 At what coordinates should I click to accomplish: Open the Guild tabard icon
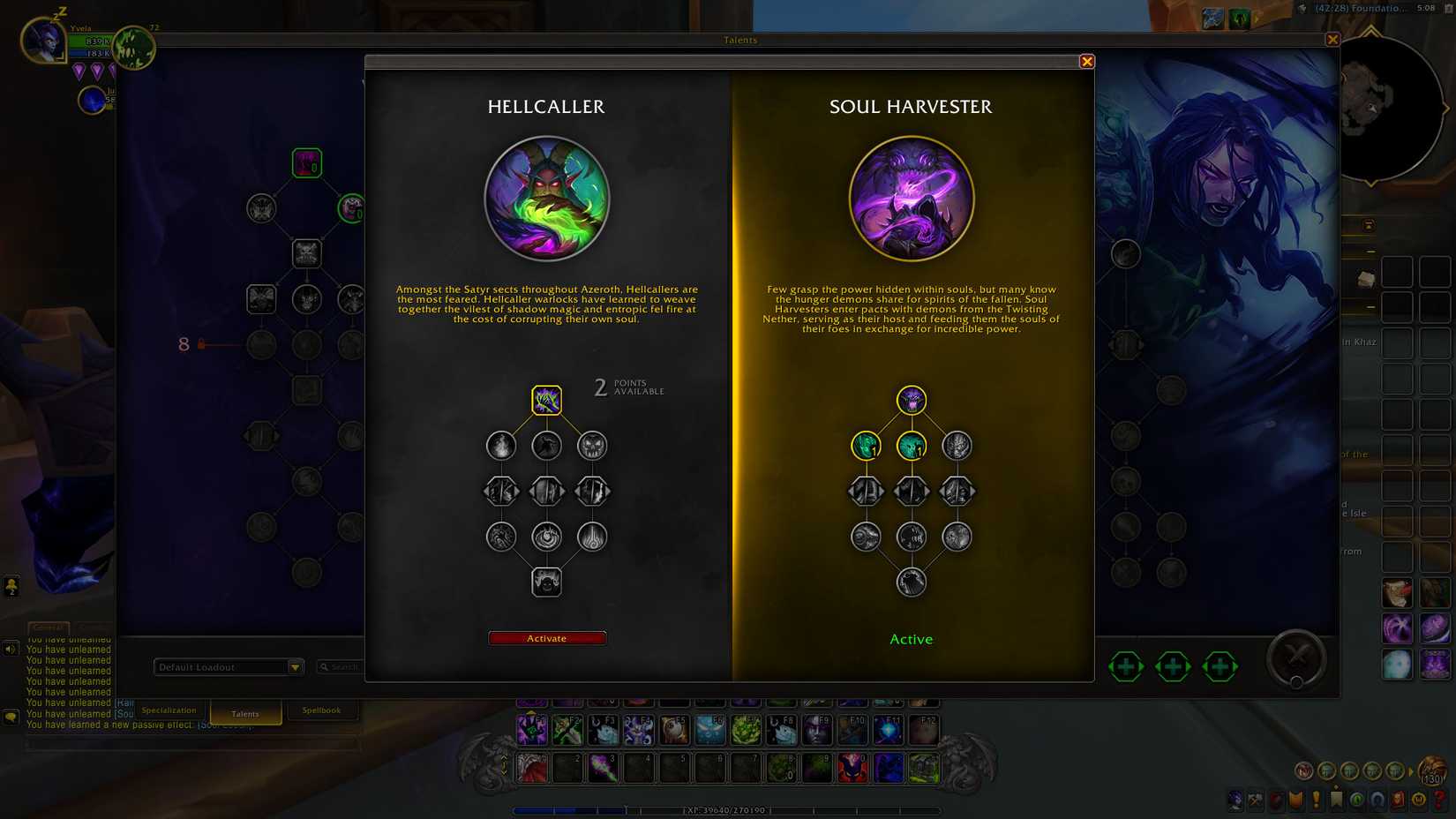pyautogui.click(x=1295, y=799)
